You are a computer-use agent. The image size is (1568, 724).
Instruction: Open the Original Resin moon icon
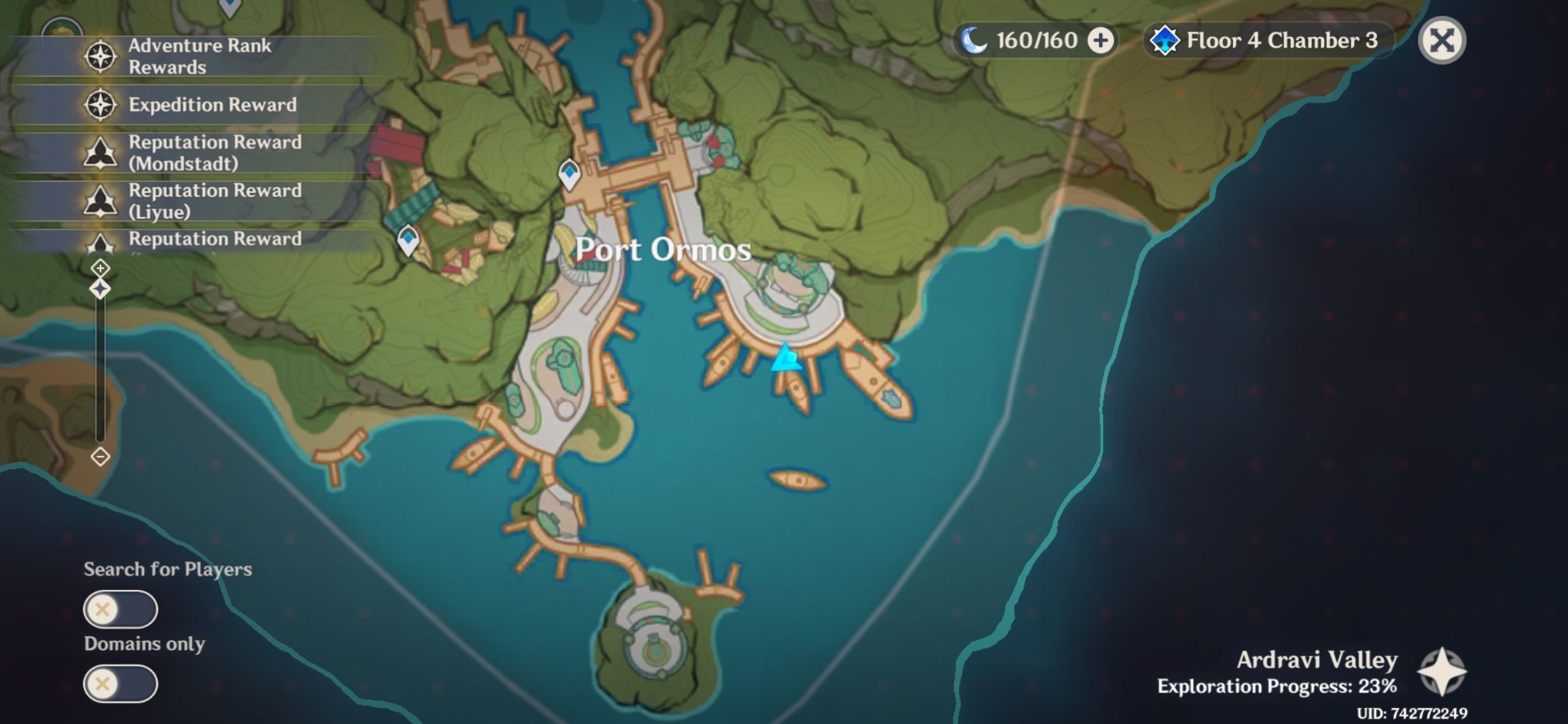click(975, 40)
